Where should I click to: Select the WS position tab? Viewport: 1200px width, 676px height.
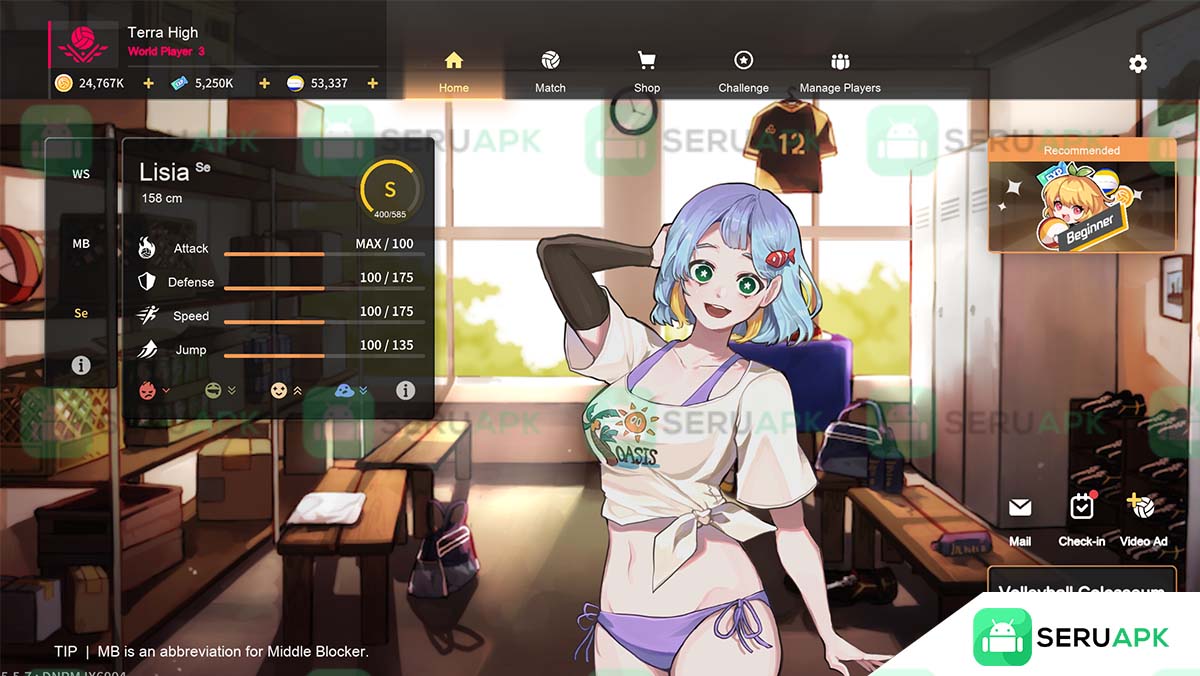pos(81,174)
